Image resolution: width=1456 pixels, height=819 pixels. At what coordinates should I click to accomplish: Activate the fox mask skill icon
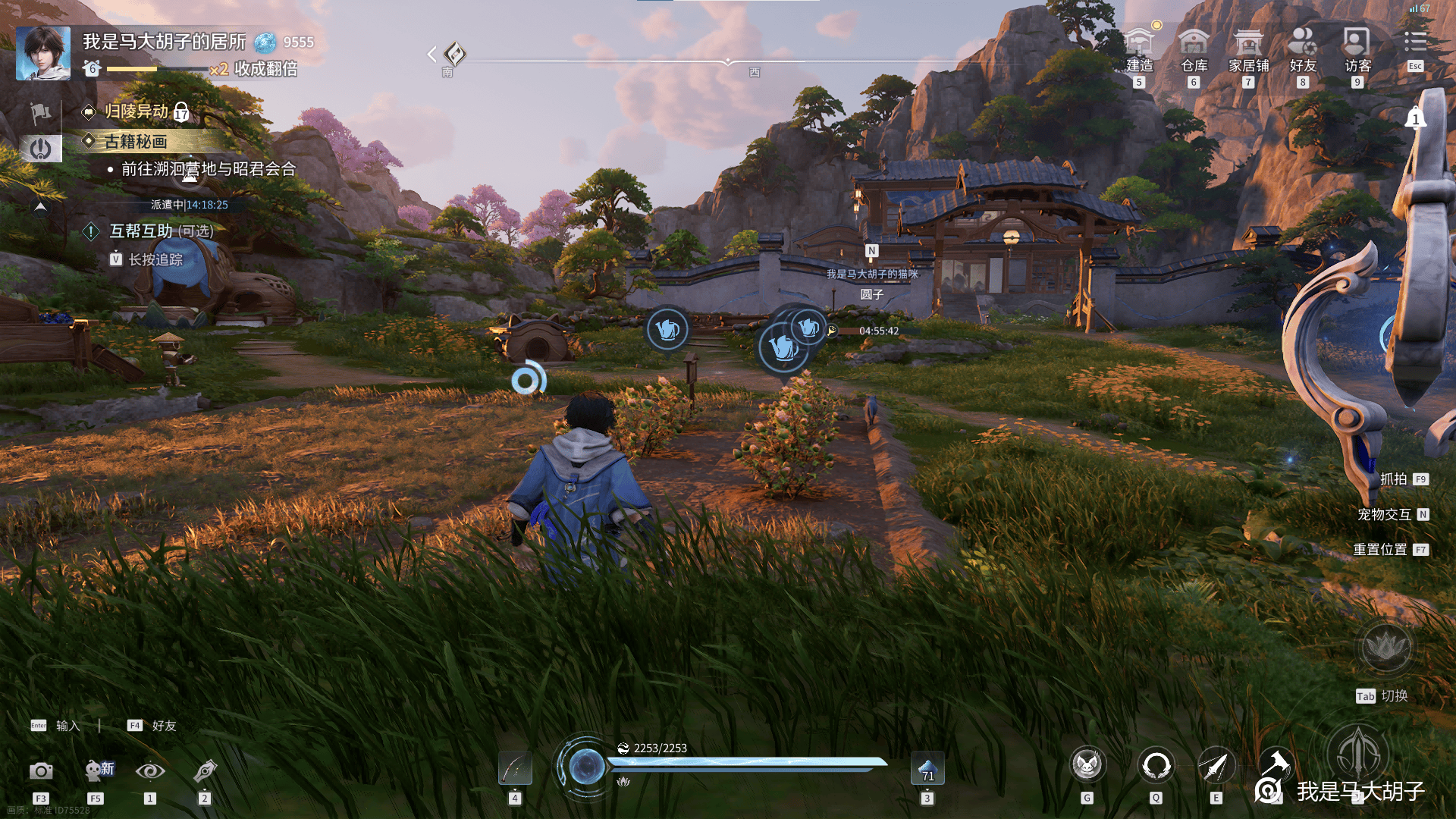pyautogui.click(x=1087, y=766)
